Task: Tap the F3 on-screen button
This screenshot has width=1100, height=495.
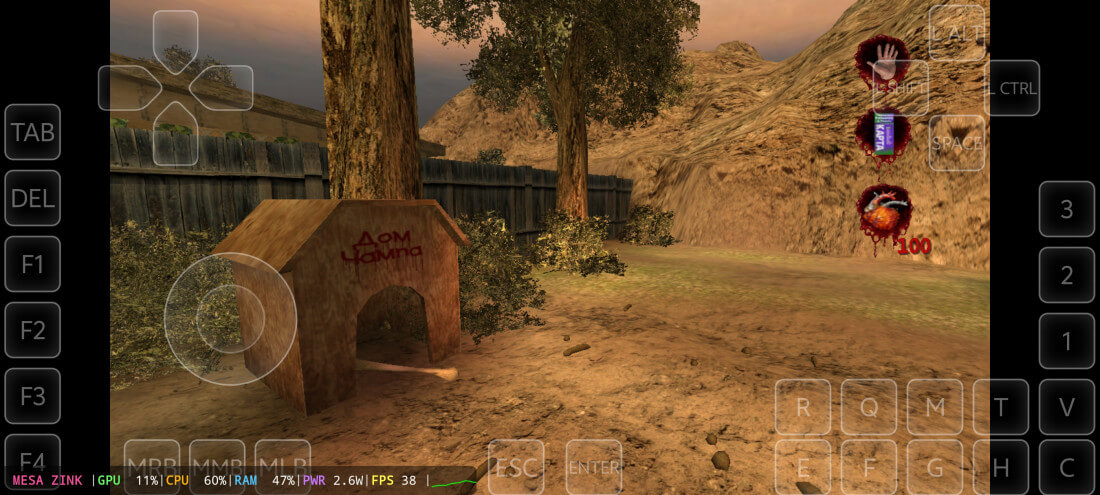Action: click(x=32, y=396)
